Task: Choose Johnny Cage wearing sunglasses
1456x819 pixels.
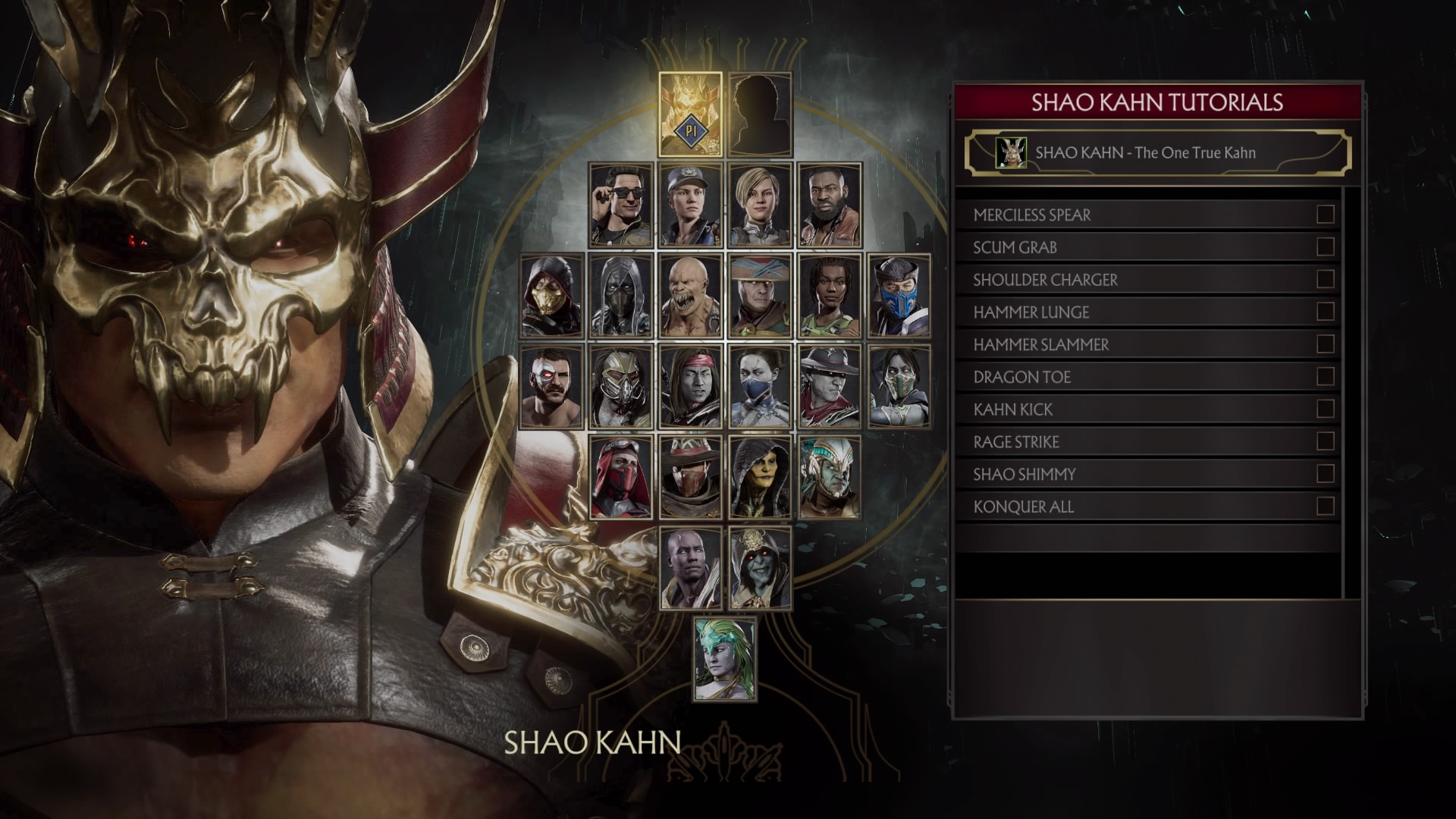Action: coord(621,205)
